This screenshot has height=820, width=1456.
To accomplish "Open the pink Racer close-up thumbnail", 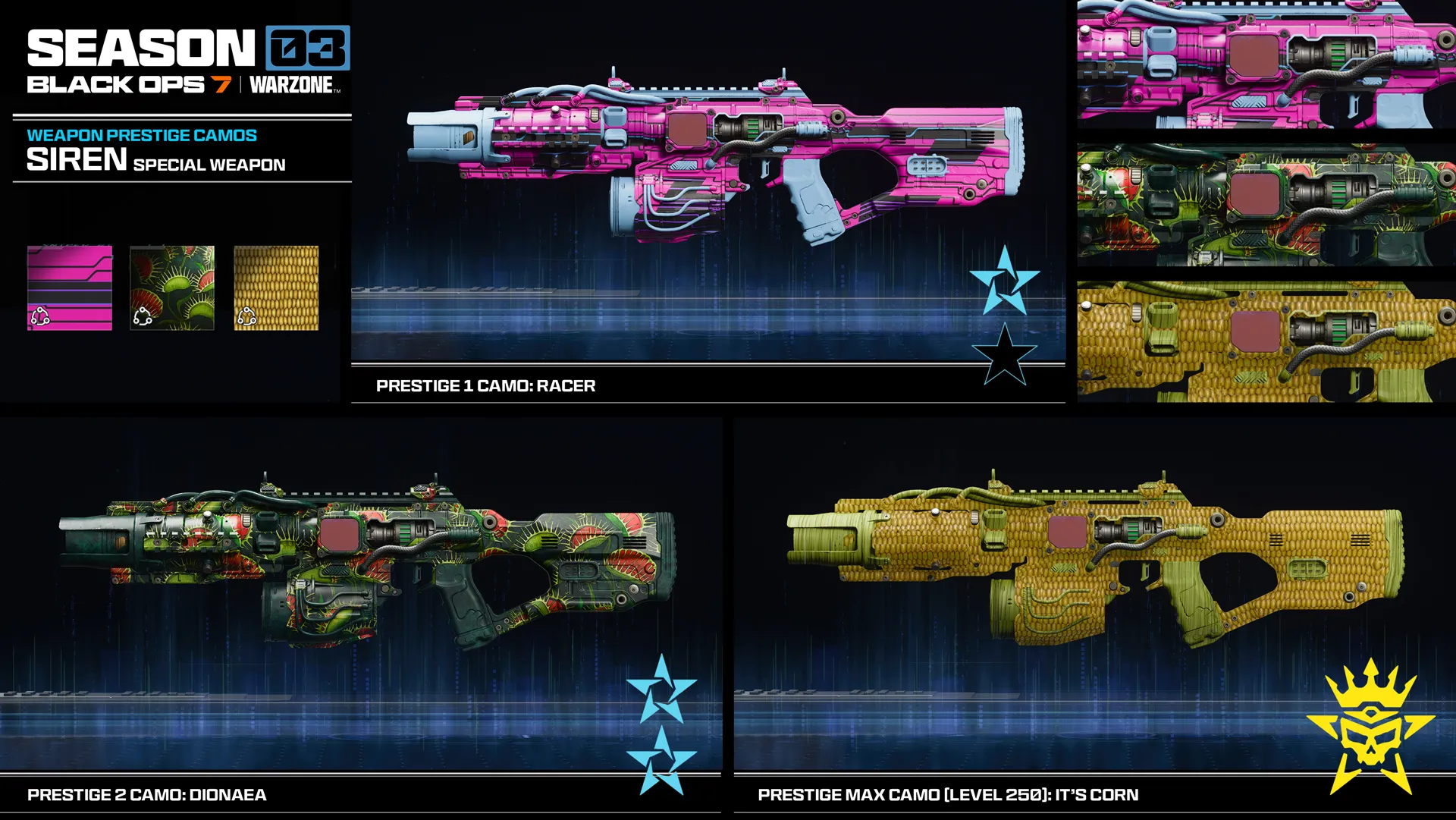I will (x=1266, y=64).
